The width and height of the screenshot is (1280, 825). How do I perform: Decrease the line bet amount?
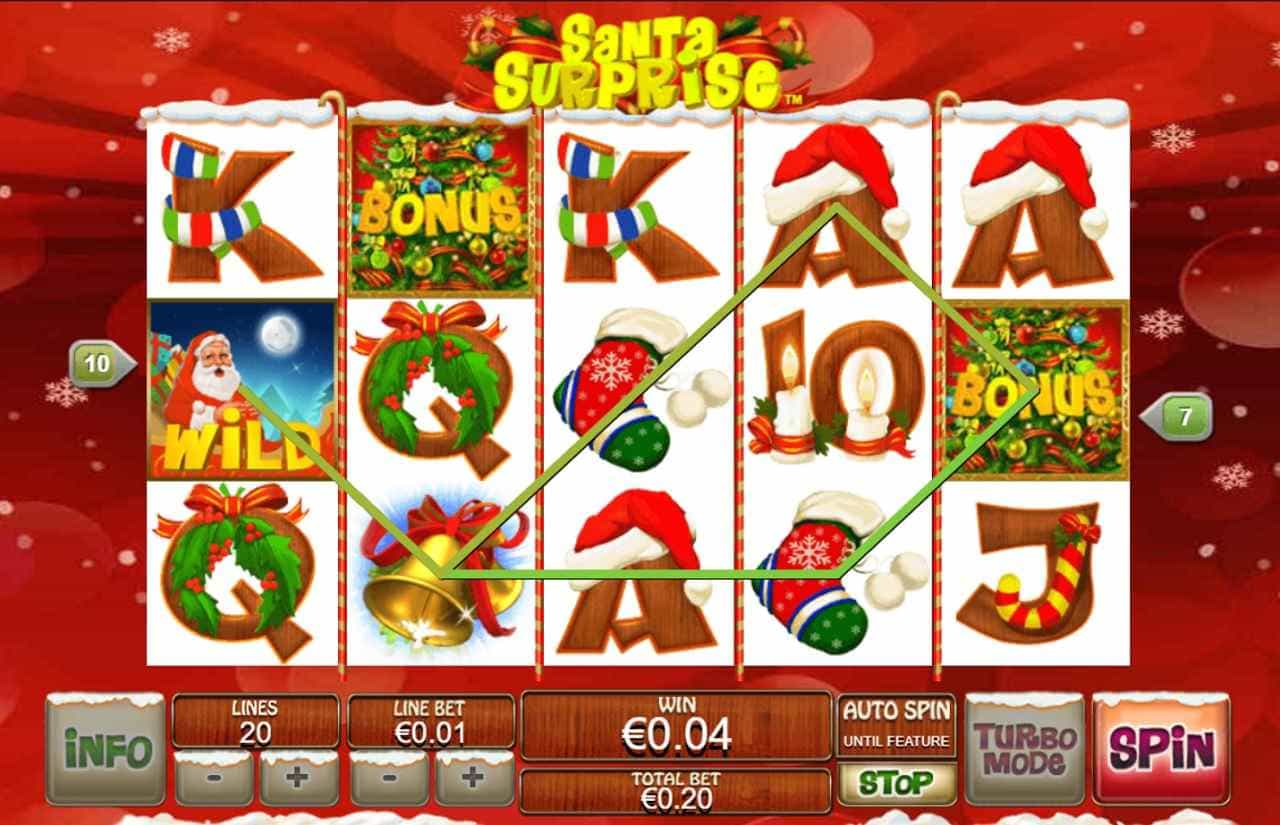[x=391, y=780]
